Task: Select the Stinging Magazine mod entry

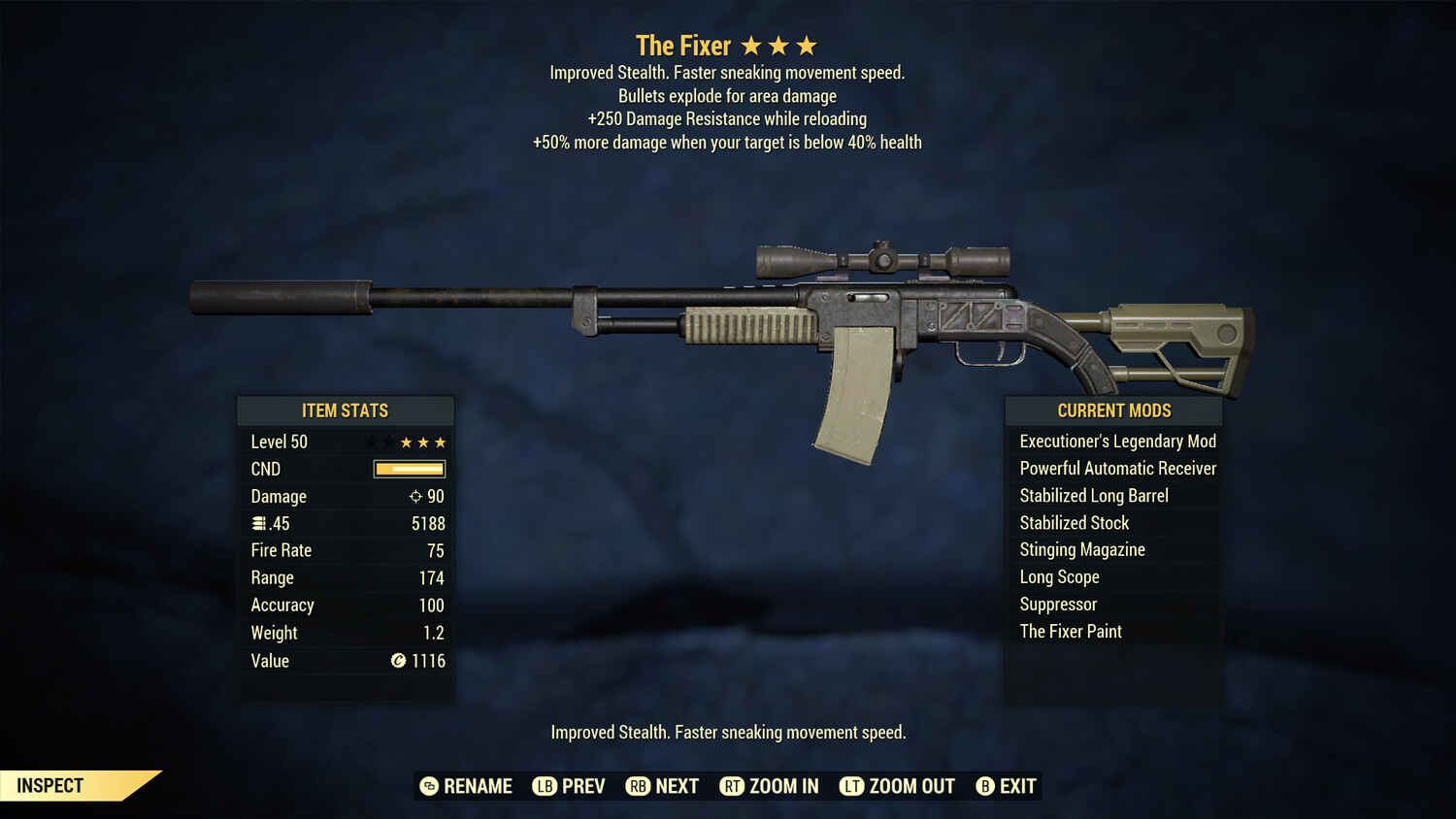Action: [x=1081, y=549]
